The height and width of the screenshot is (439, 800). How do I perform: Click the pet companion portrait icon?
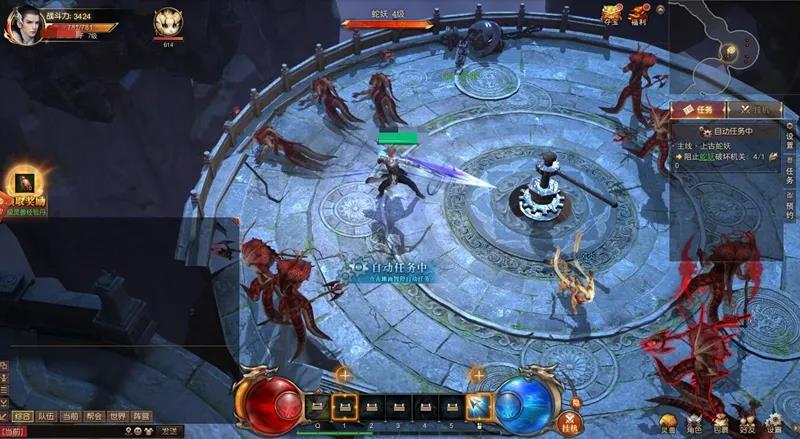[167, 23]
